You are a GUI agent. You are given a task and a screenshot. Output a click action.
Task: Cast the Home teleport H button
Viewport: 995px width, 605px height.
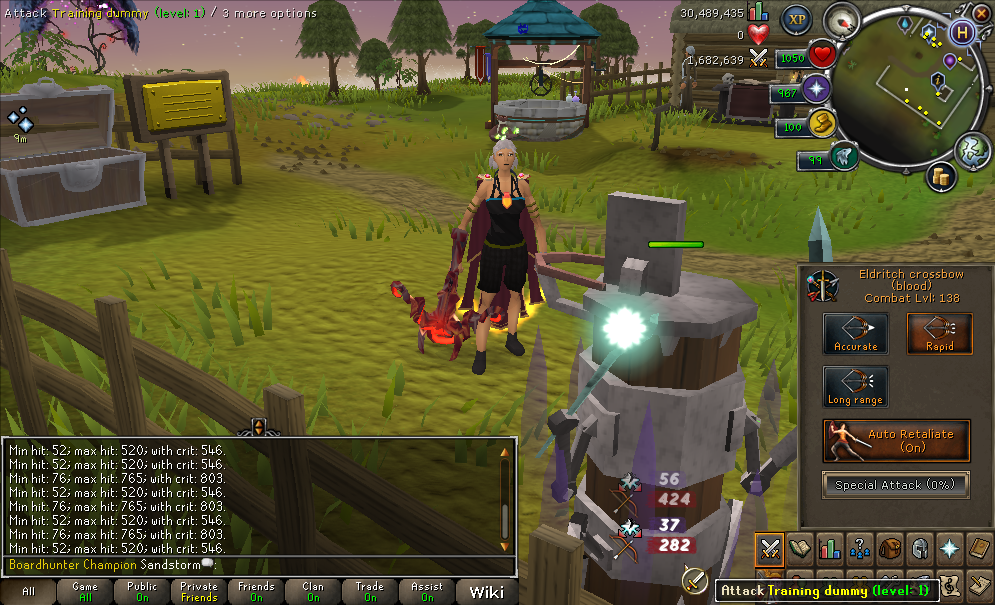(963, 32)
